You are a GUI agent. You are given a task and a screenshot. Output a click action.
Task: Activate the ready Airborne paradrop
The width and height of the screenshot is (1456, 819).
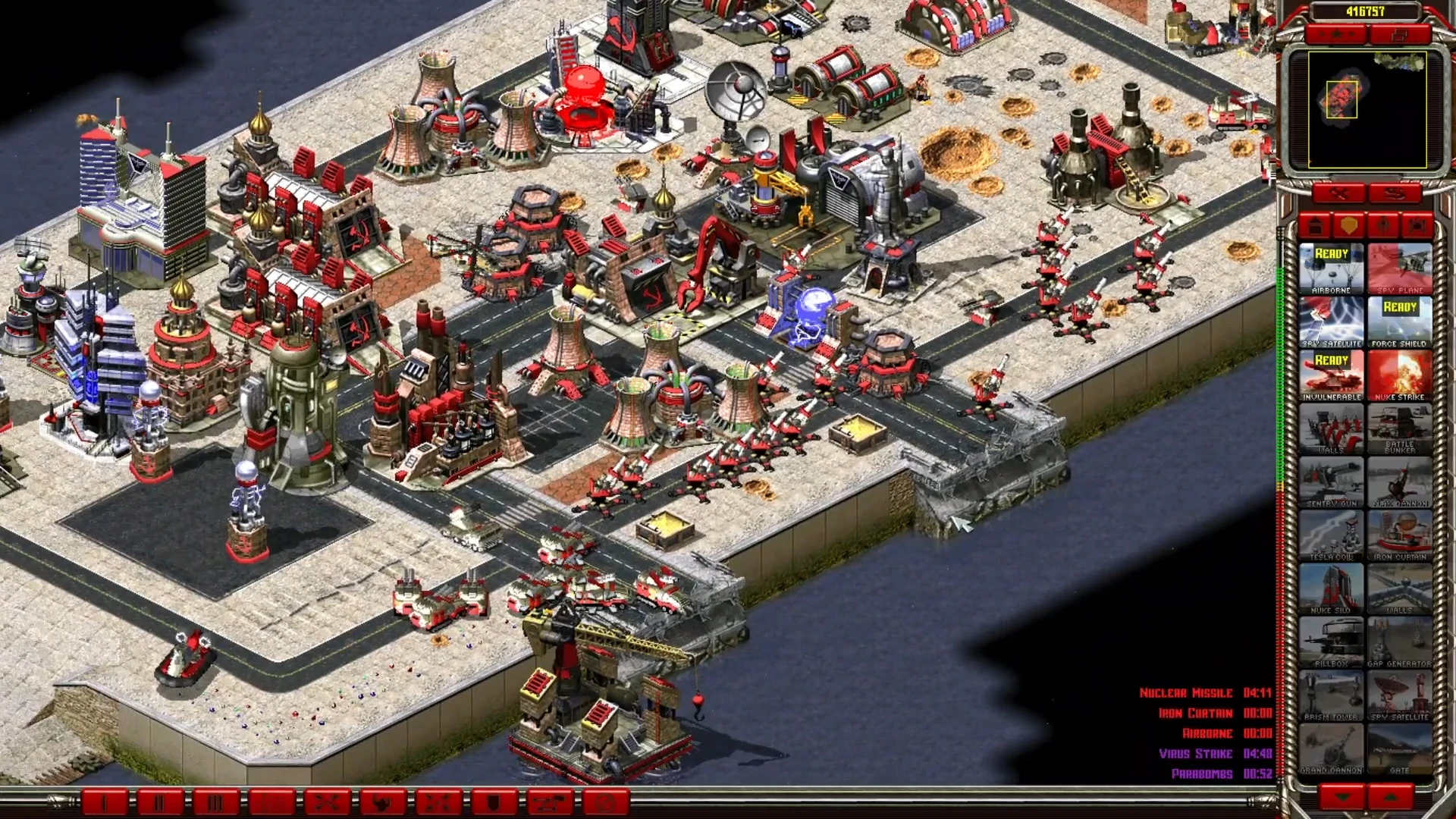(1331, 268)
